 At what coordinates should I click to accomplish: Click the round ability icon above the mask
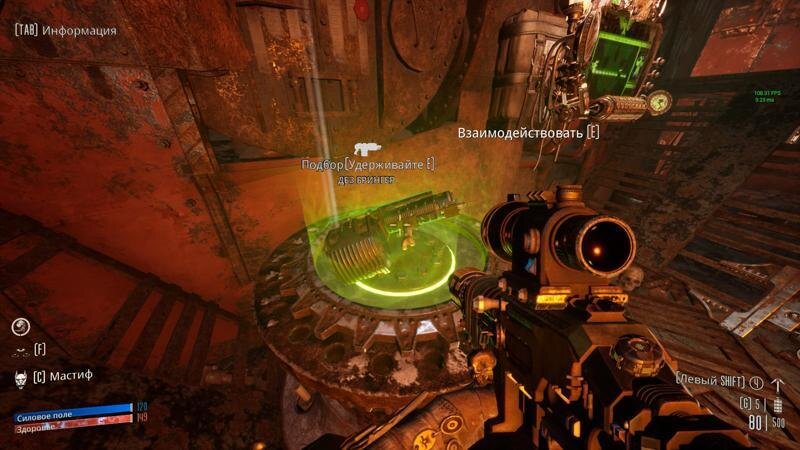(x=21, y=326)
